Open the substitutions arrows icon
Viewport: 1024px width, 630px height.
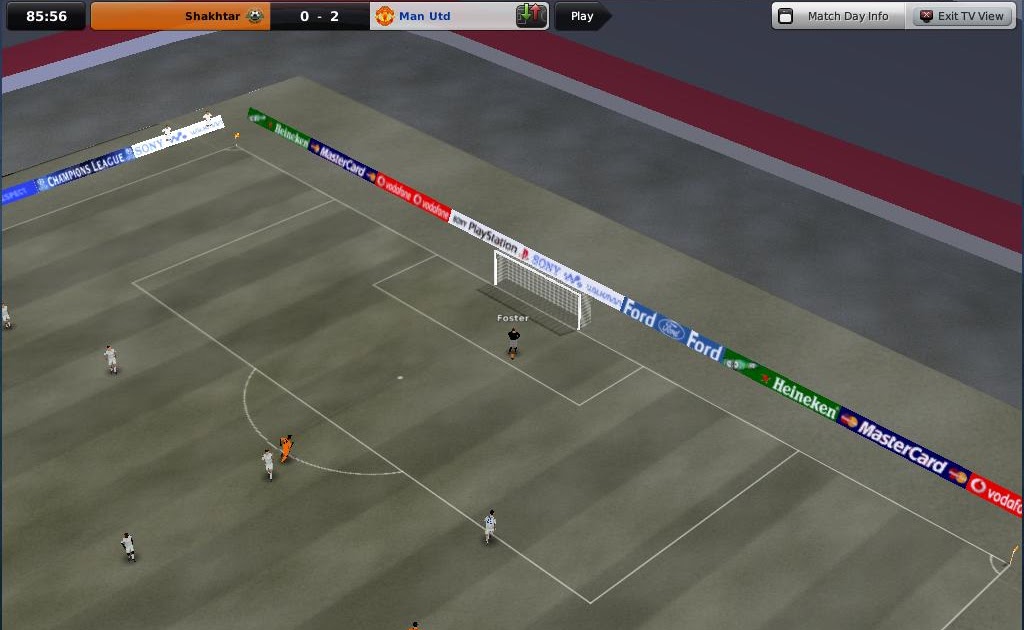click(x=529, y=16)
